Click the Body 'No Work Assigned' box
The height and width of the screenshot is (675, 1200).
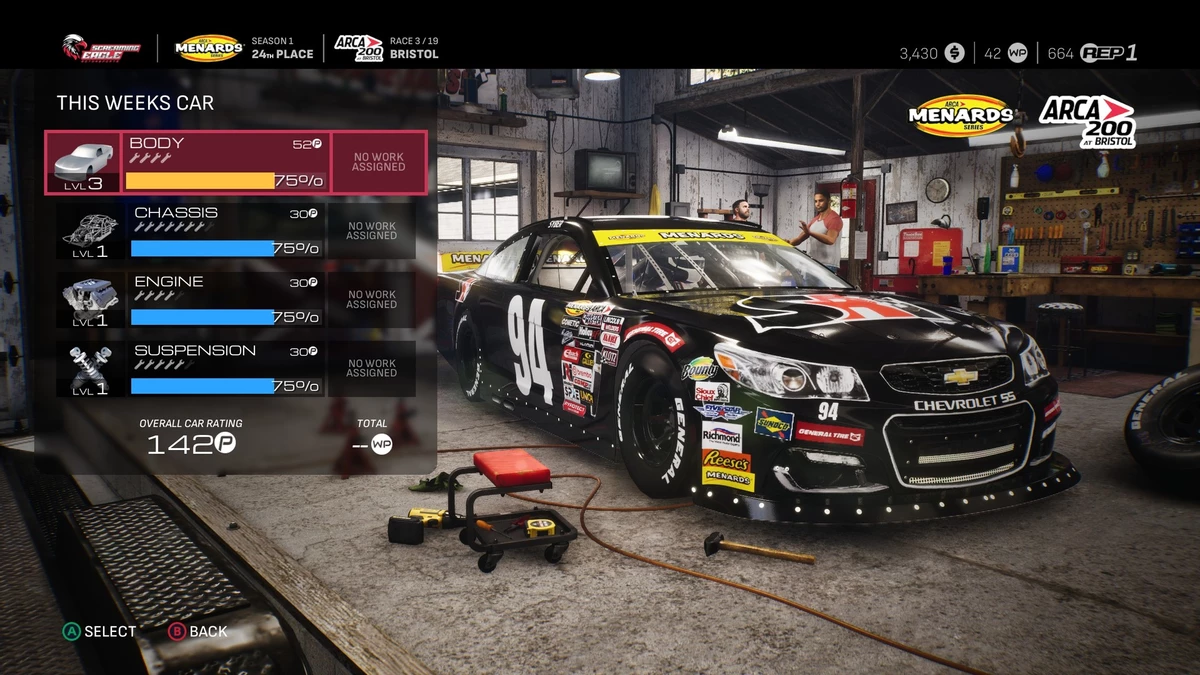tap(378, 162)
